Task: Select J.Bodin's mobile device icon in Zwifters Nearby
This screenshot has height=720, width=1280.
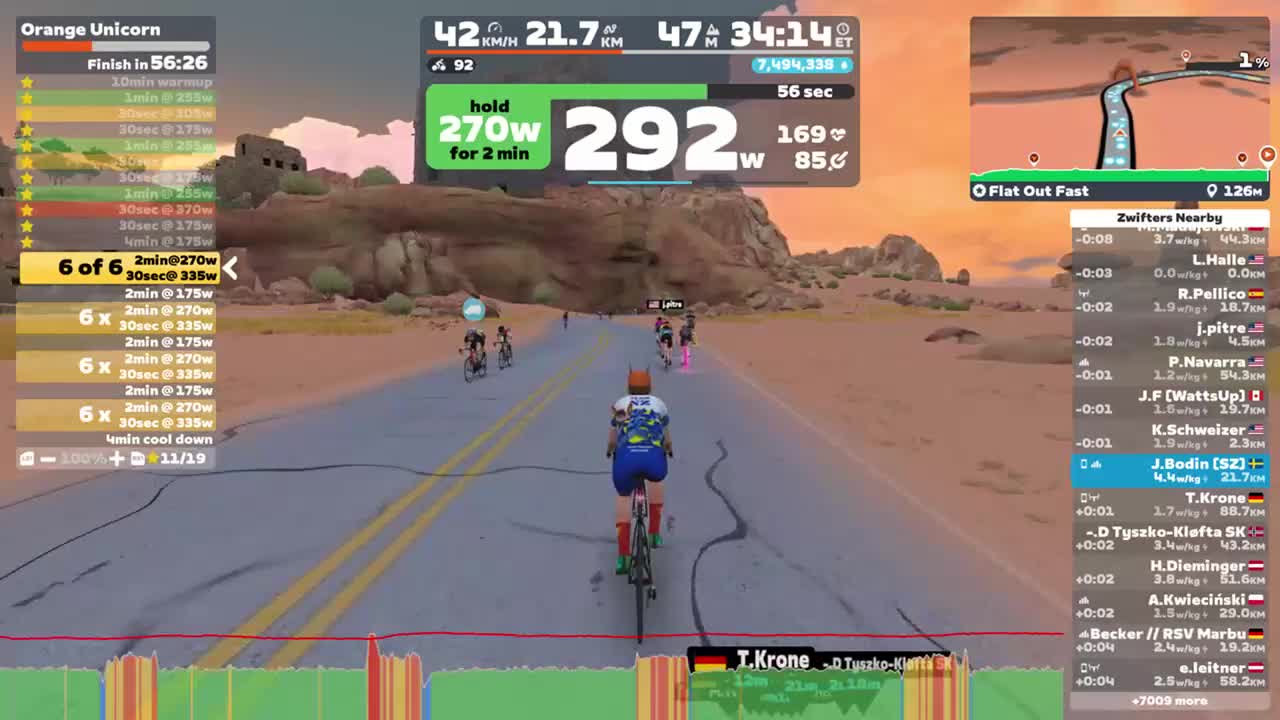Action: [1085, 462]
